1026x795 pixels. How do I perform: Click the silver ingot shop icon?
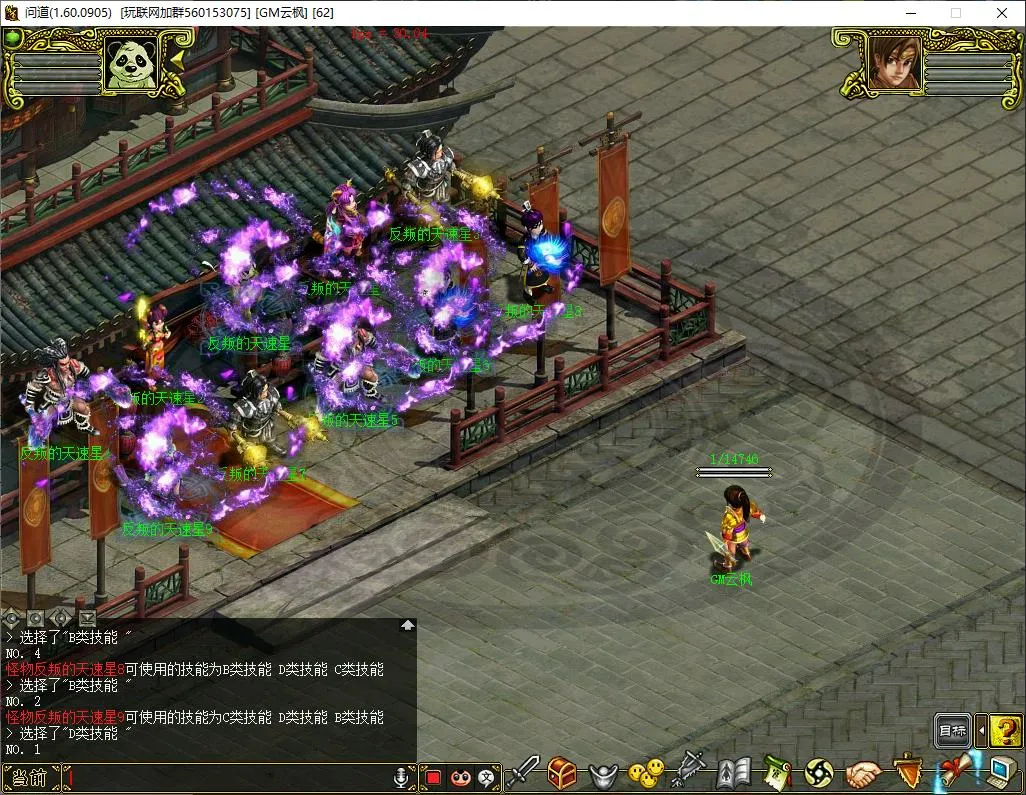pos(603,774)
